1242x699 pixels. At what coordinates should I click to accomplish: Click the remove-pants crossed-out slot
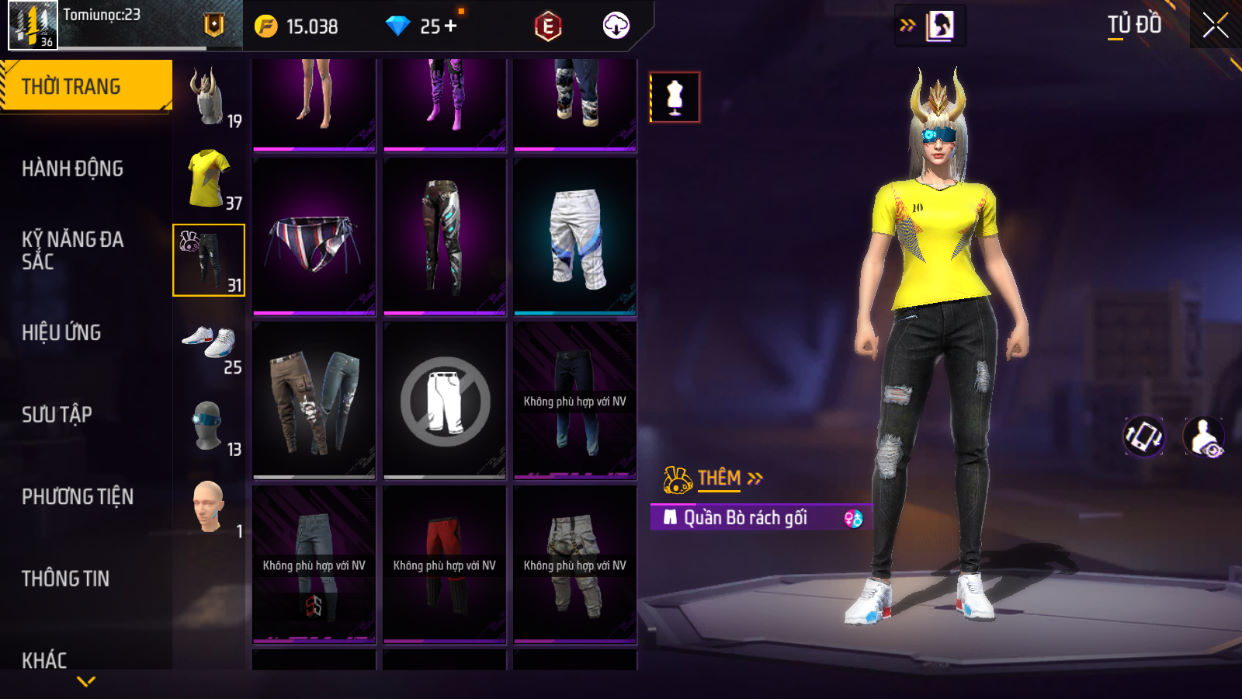tap(445, 400)
